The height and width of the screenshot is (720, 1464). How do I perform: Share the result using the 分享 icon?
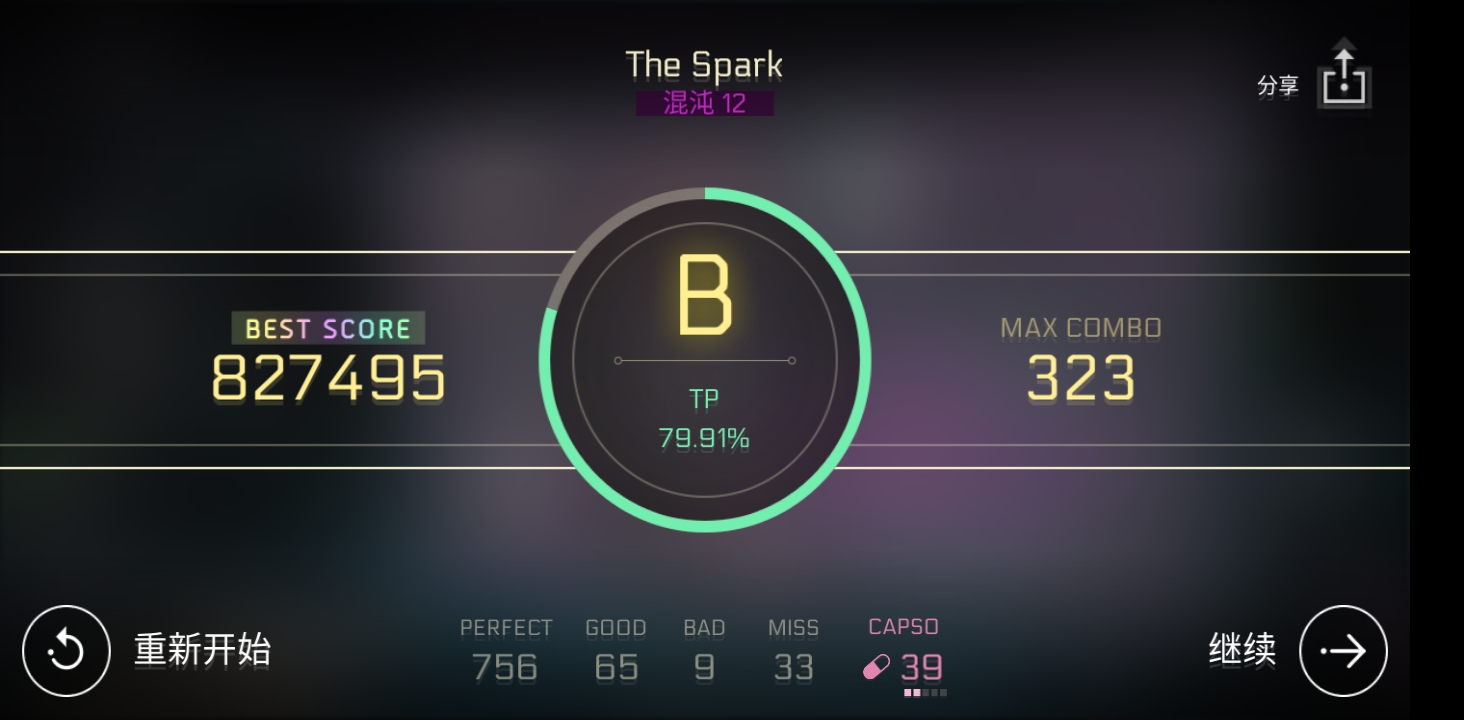tap(1343, 80)
